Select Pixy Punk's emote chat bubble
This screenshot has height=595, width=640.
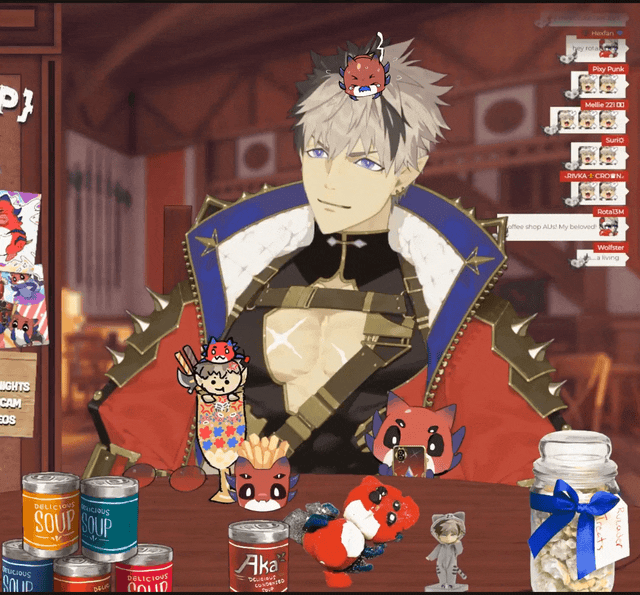pos(597,85)
